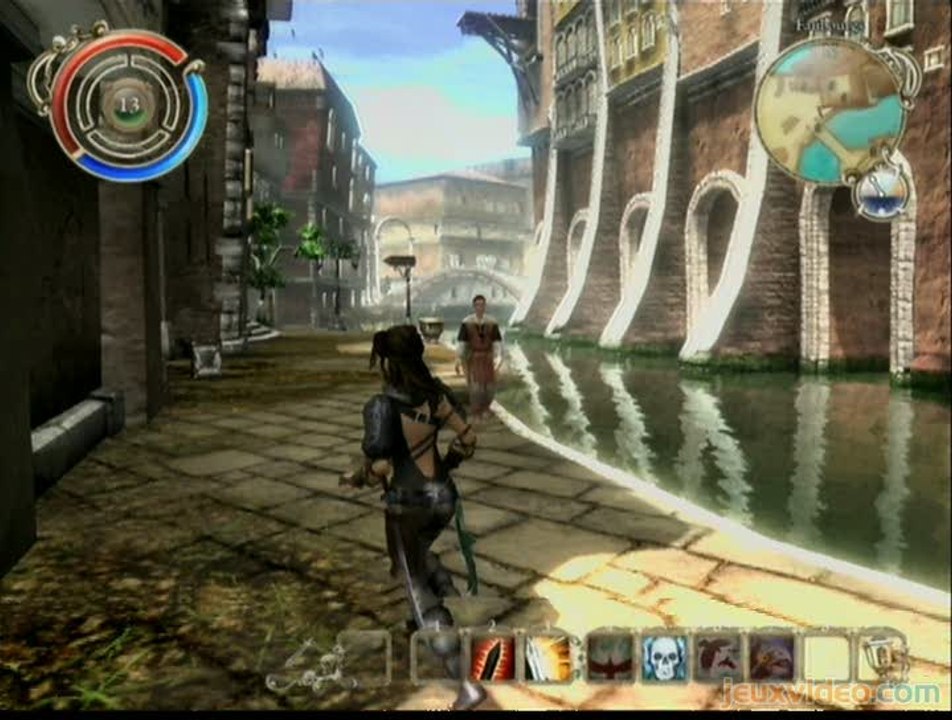Activate the eagle head skill
The image size is (952, 720).
(x=771, y=658)
